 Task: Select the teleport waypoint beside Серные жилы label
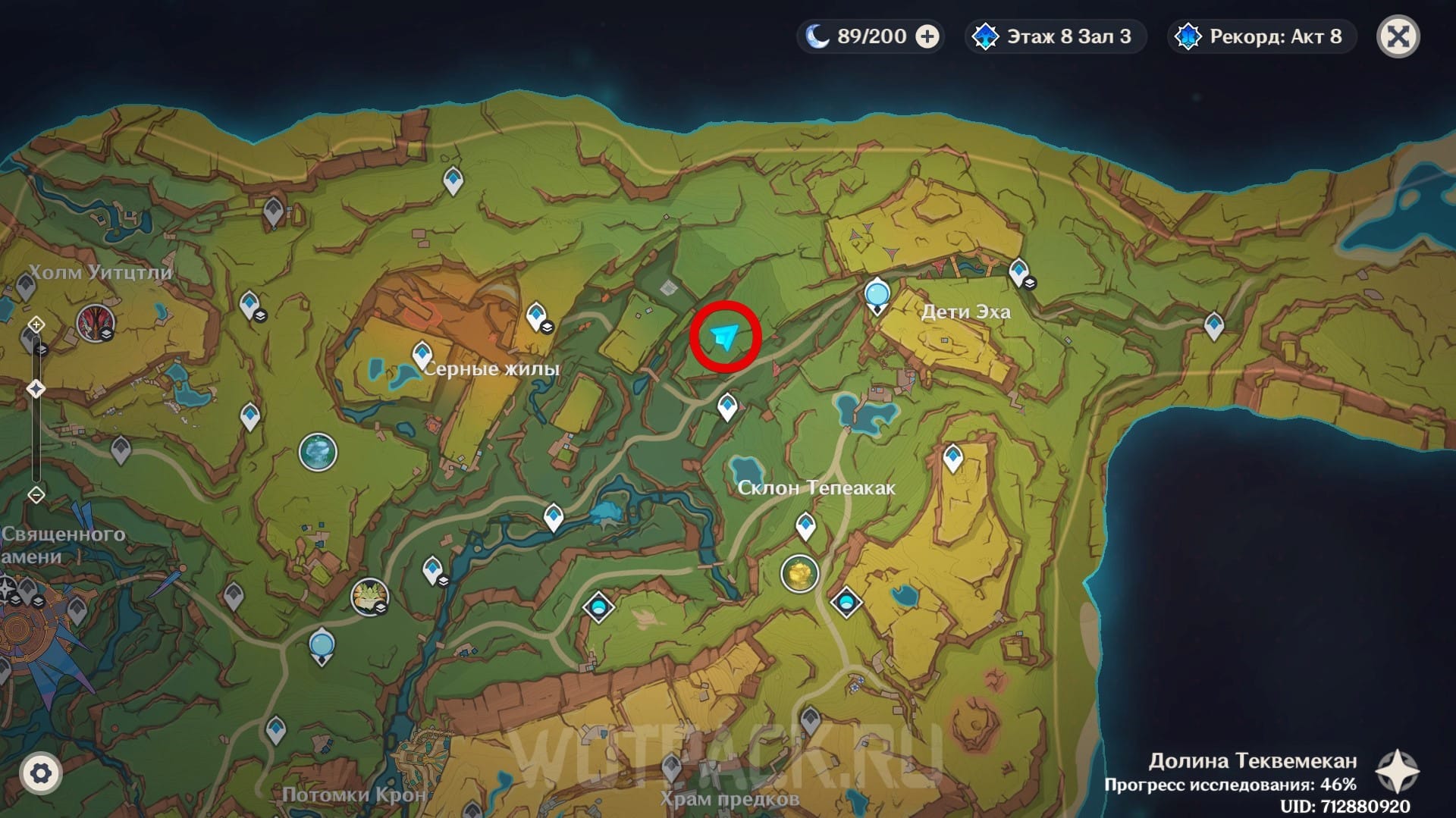tap(422, 355)
